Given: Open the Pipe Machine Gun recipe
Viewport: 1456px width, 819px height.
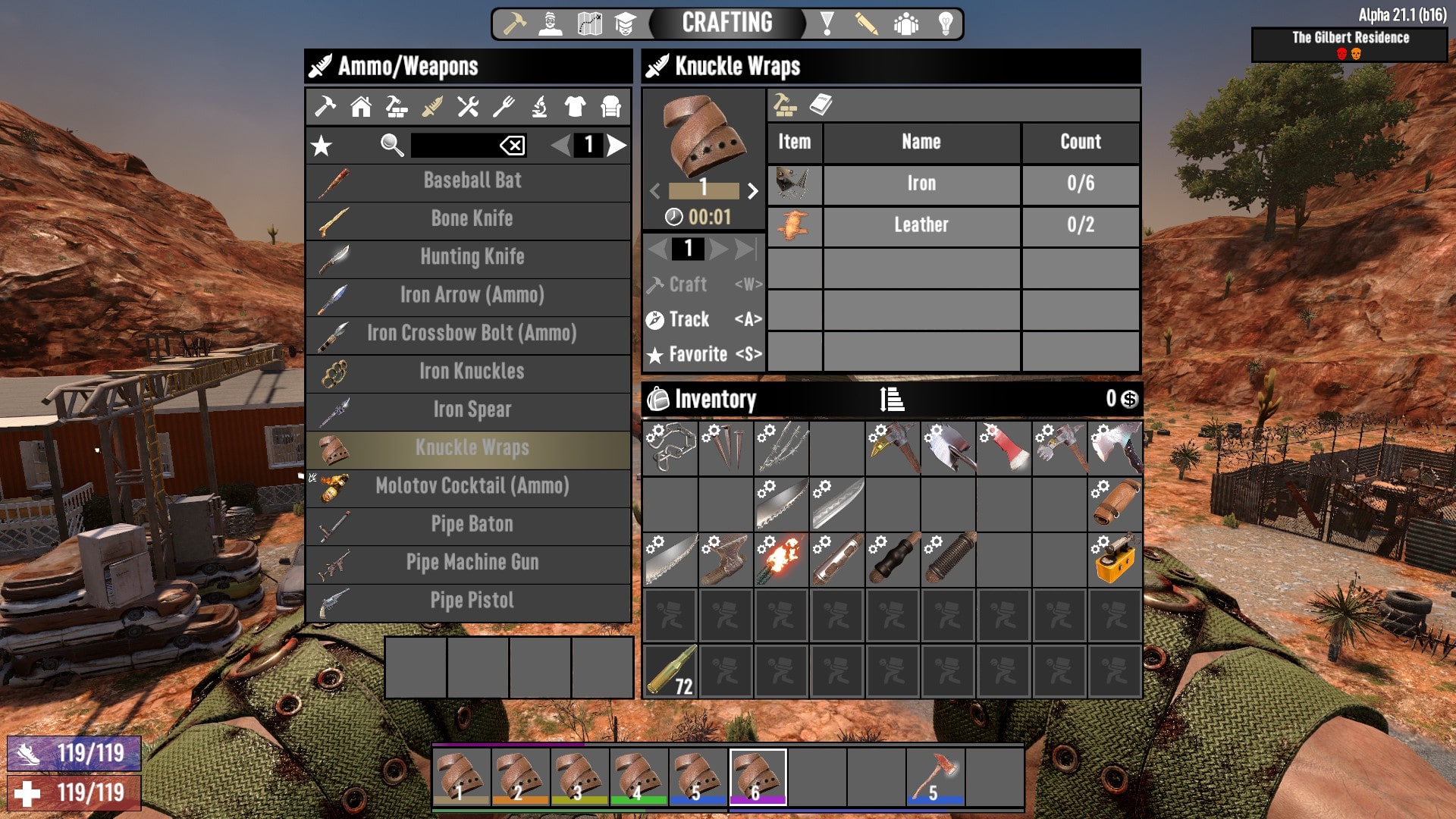Looking at the screenshot, I should 472,563.
